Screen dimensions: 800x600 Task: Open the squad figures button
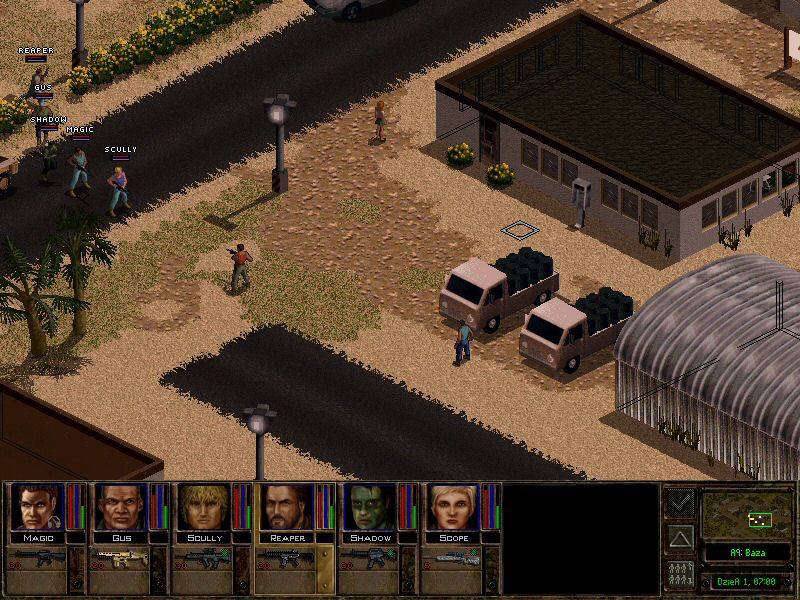pos(680,575)
